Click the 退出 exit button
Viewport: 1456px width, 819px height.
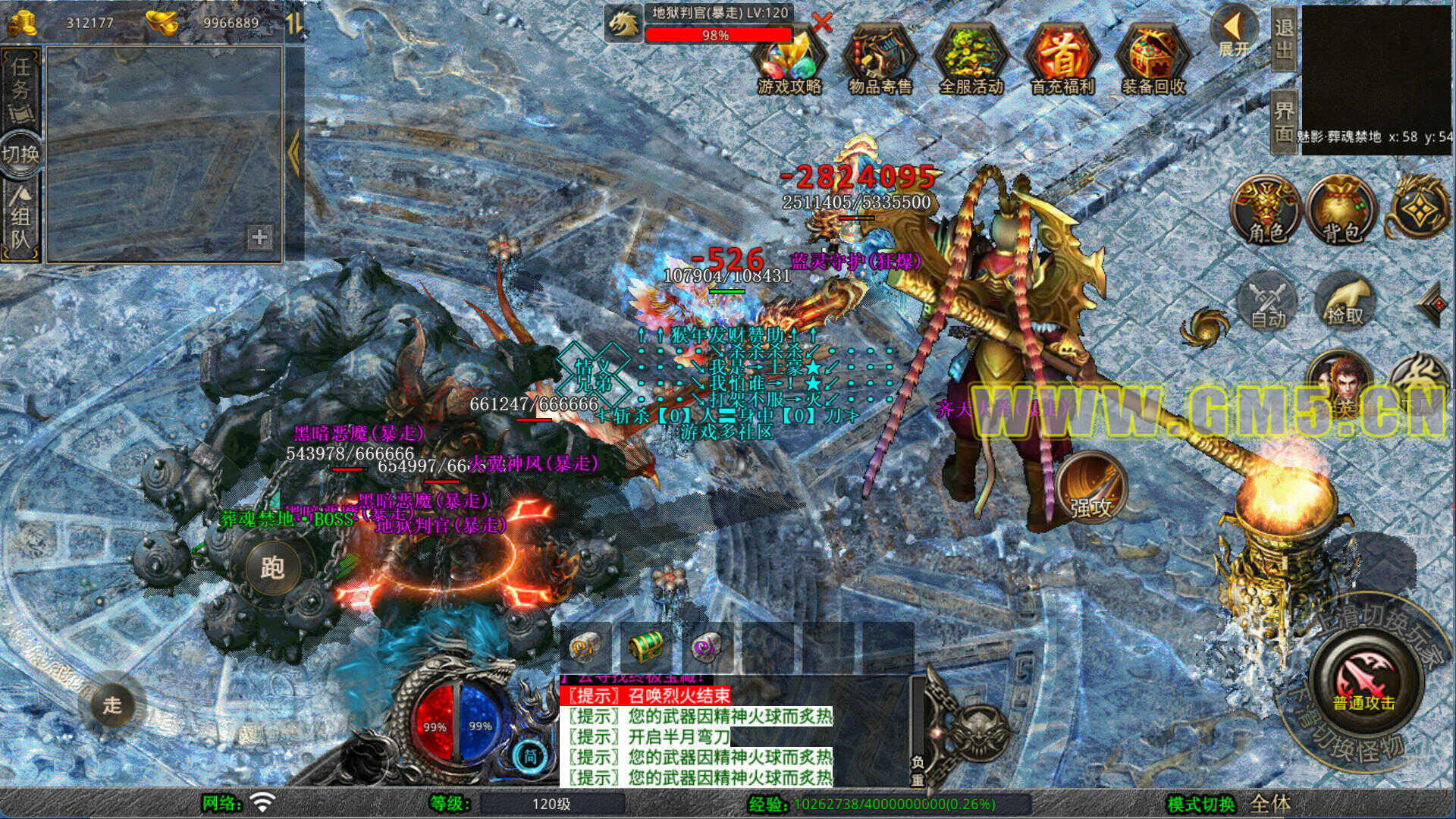[x=1283, y=38]
